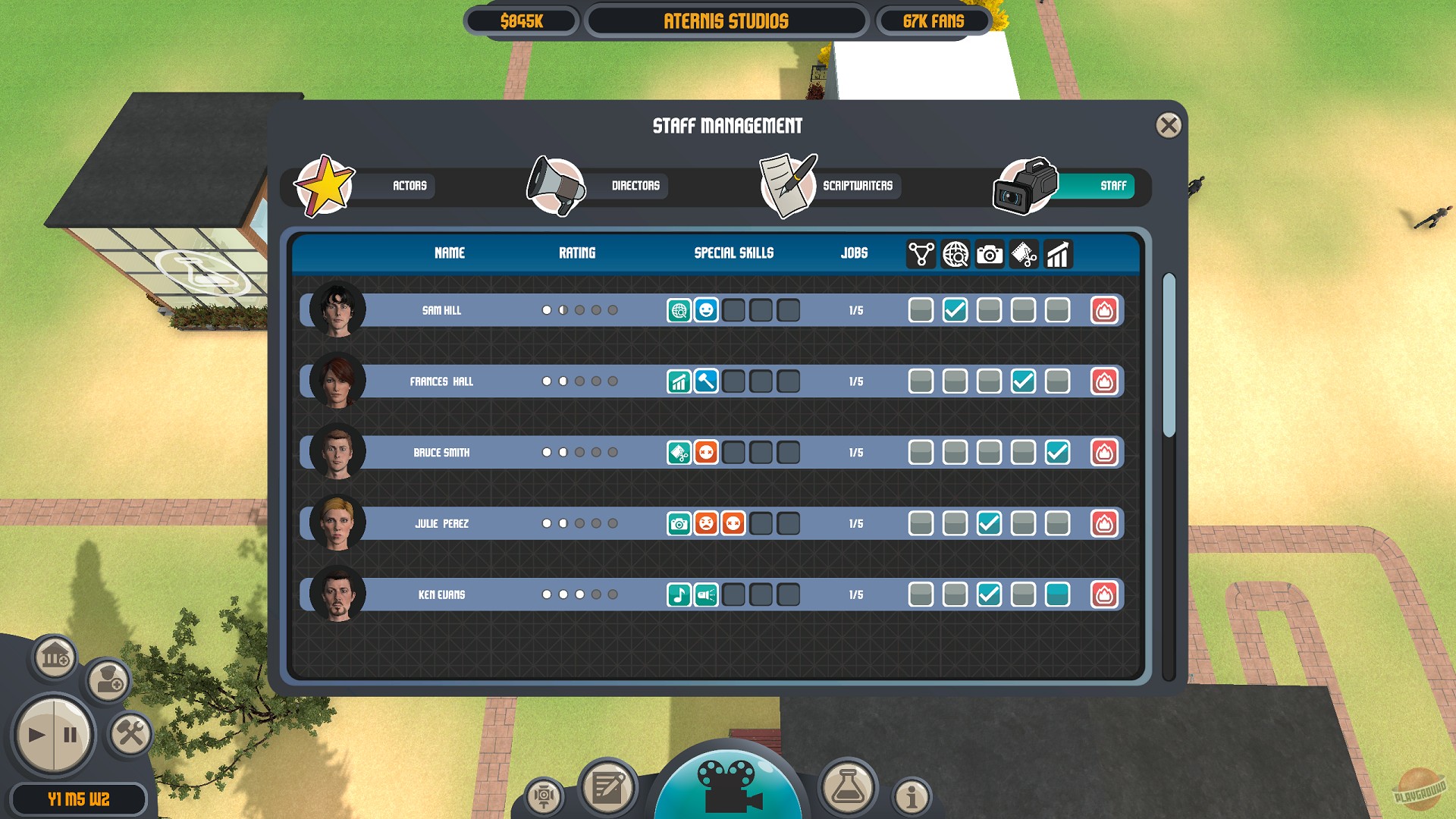1456x819 pixels.
Task: Click Frances Hall's rating dots
Action: click(x=579, y=381)
